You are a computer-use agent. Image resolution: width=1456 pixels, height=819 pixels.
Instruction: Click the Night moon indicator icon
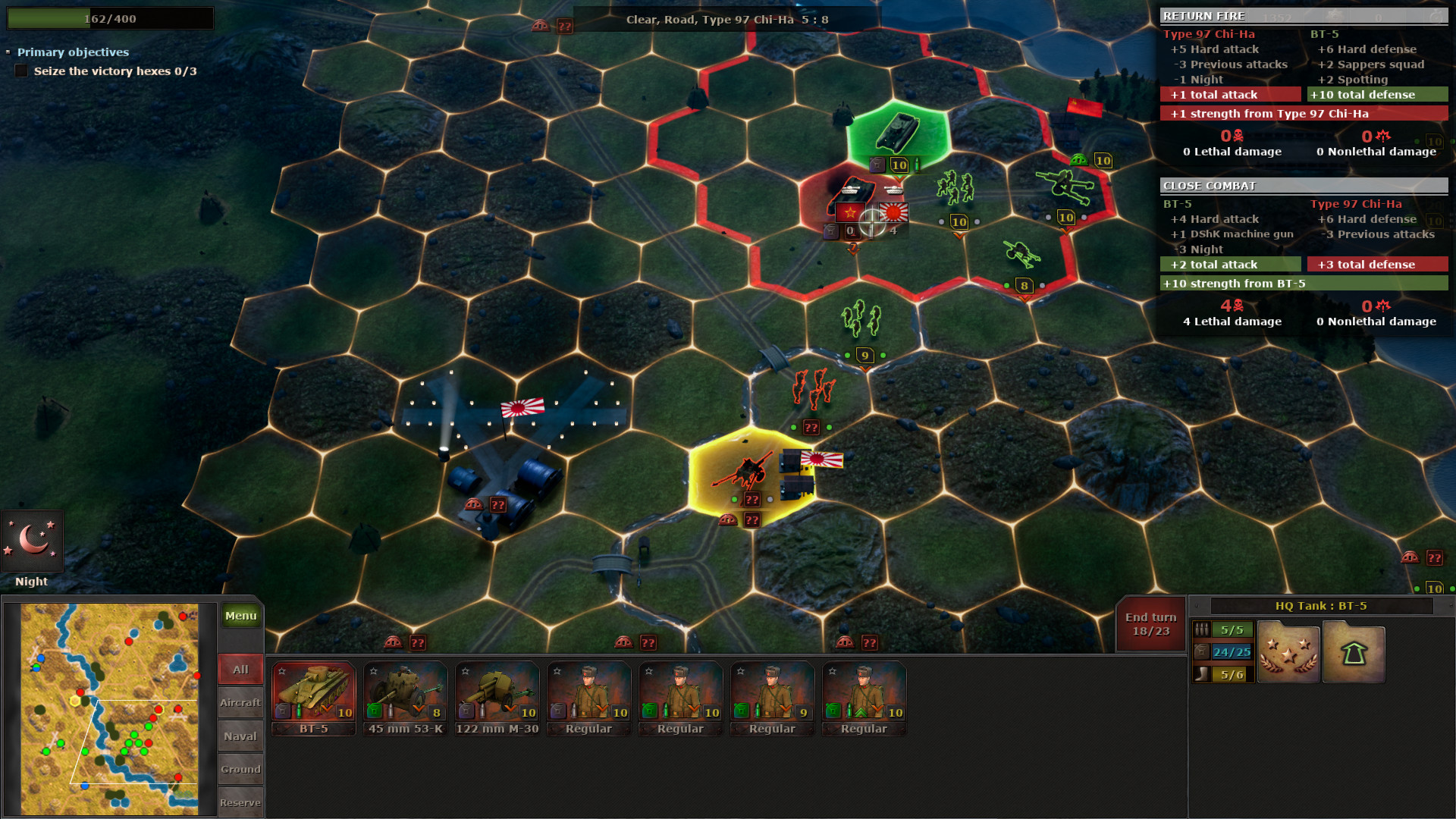click(x=32, y=538)
